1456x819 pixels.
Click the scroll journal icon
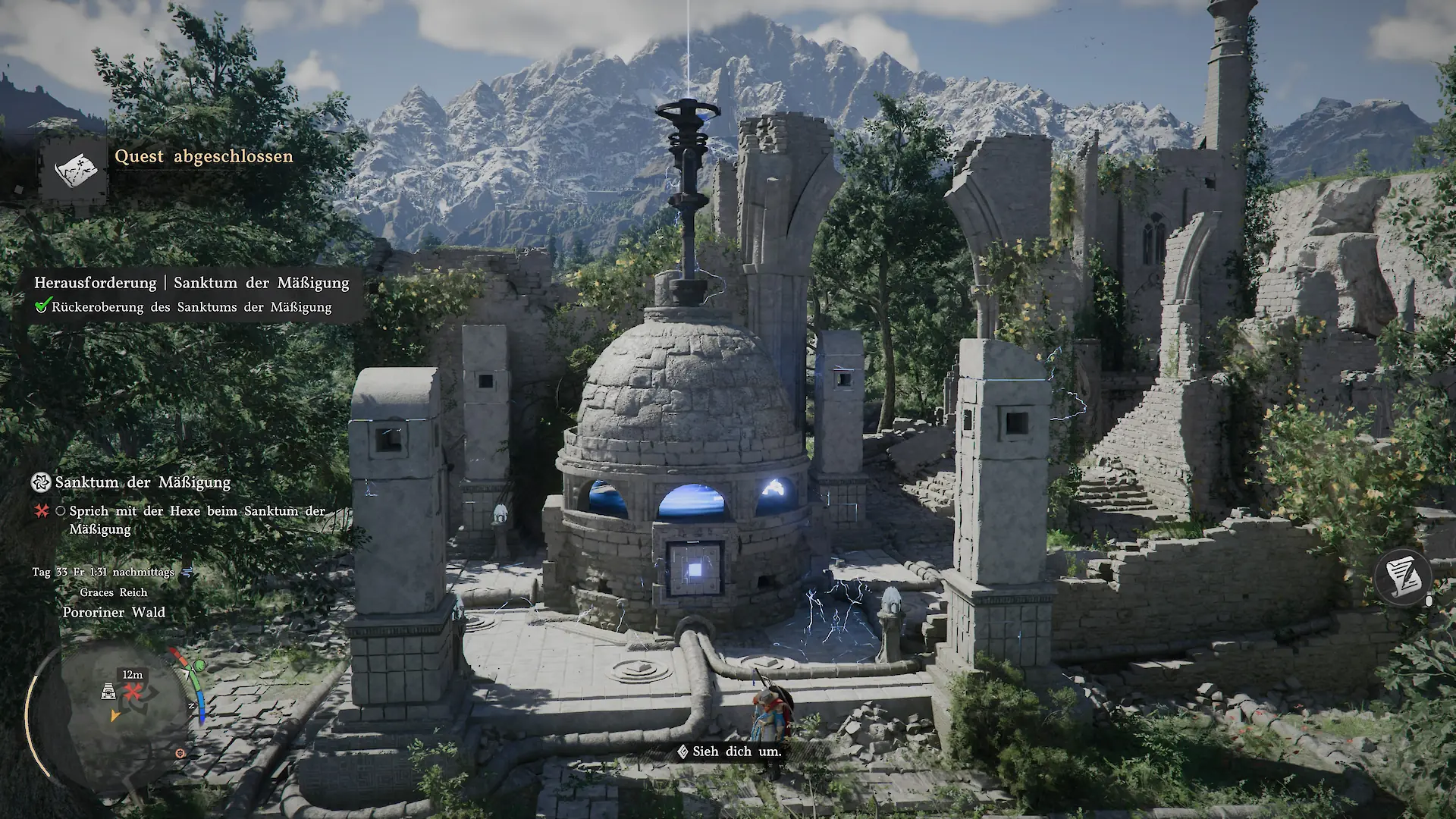coord(1402,577)
